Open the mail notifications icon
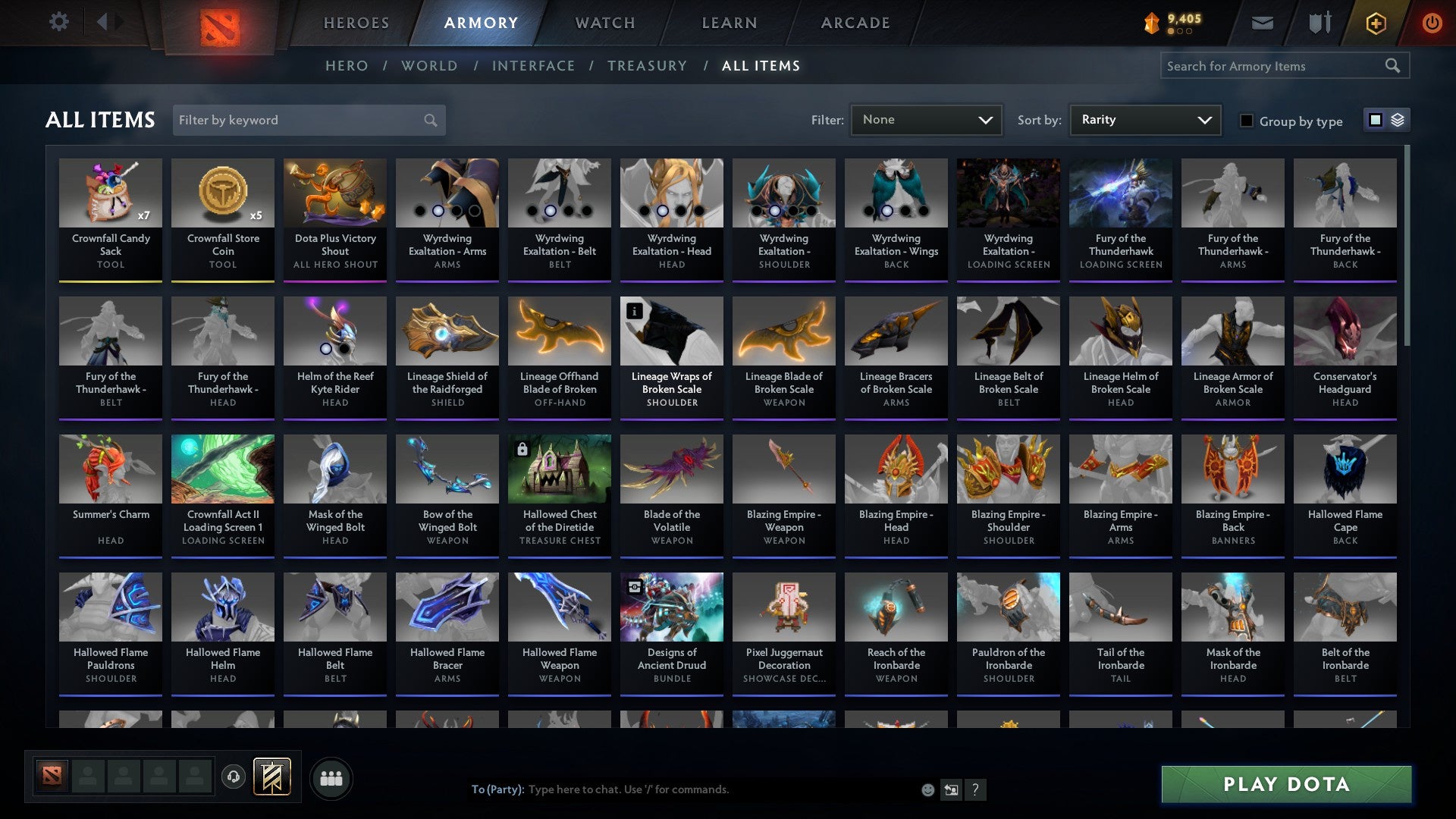The height and width of the screenshot is (819, 1456). 1263,23
